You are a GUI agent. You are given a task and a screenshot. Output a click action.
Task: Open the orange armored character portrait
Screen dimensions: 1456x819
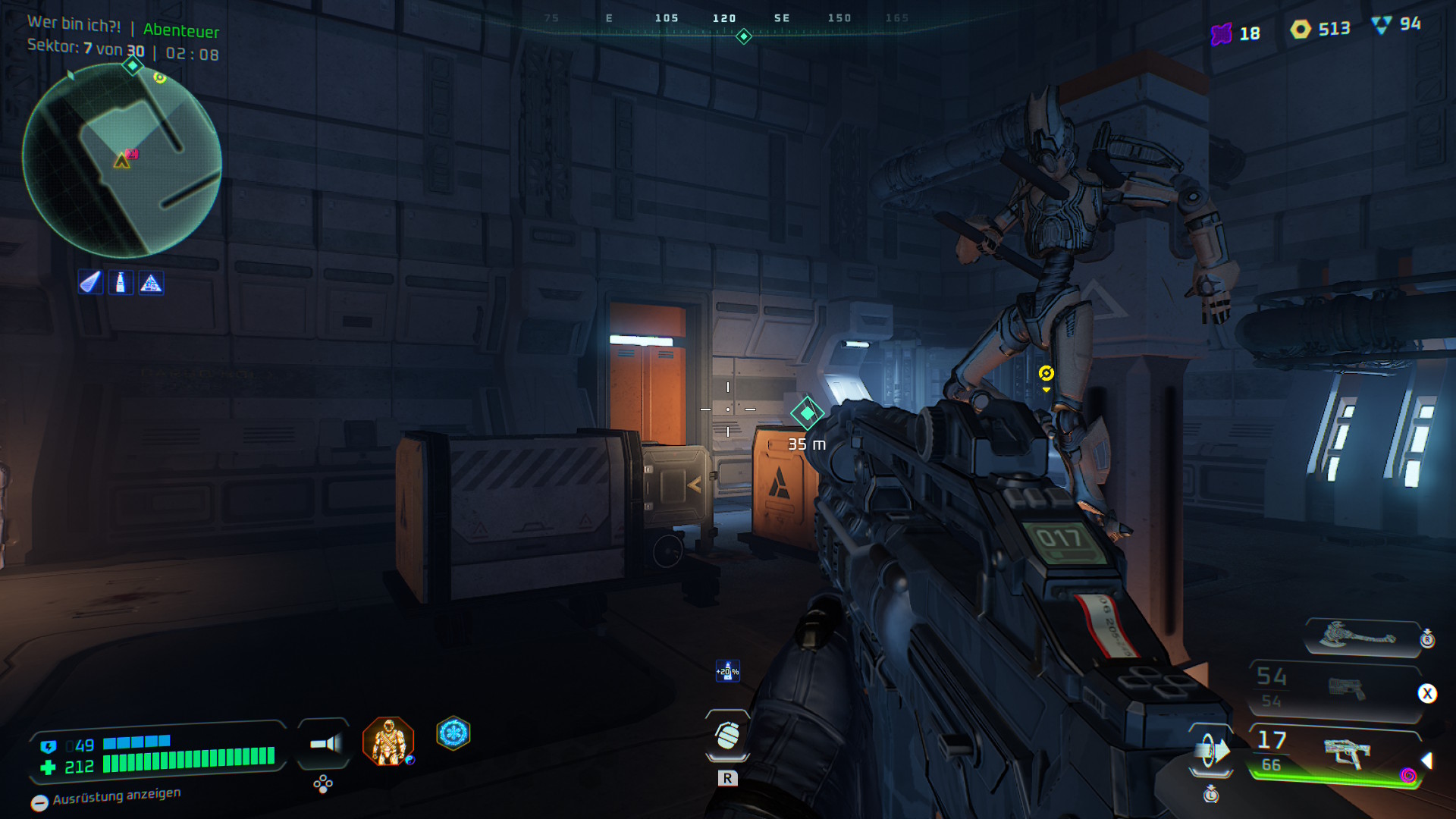(388, 741)
